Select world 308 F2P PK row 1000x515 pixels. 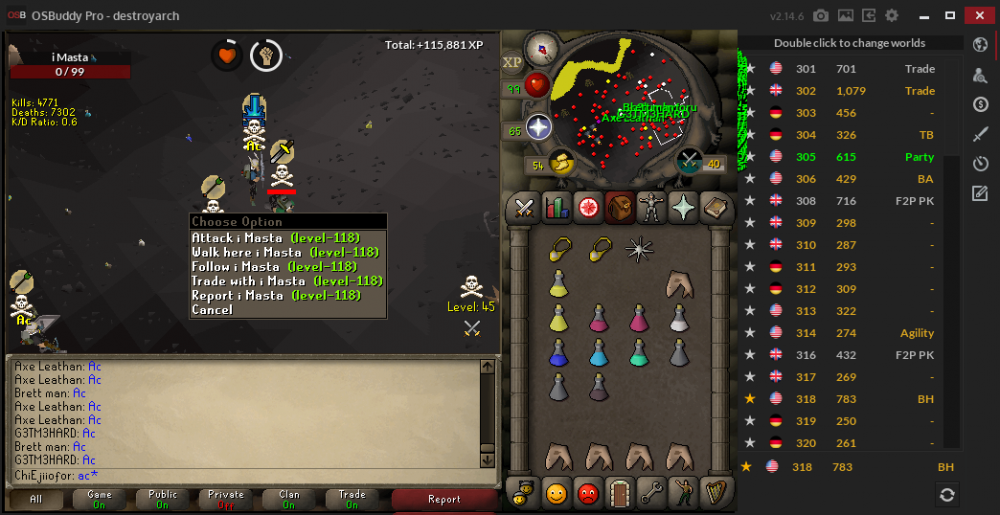tap(850, 201)
